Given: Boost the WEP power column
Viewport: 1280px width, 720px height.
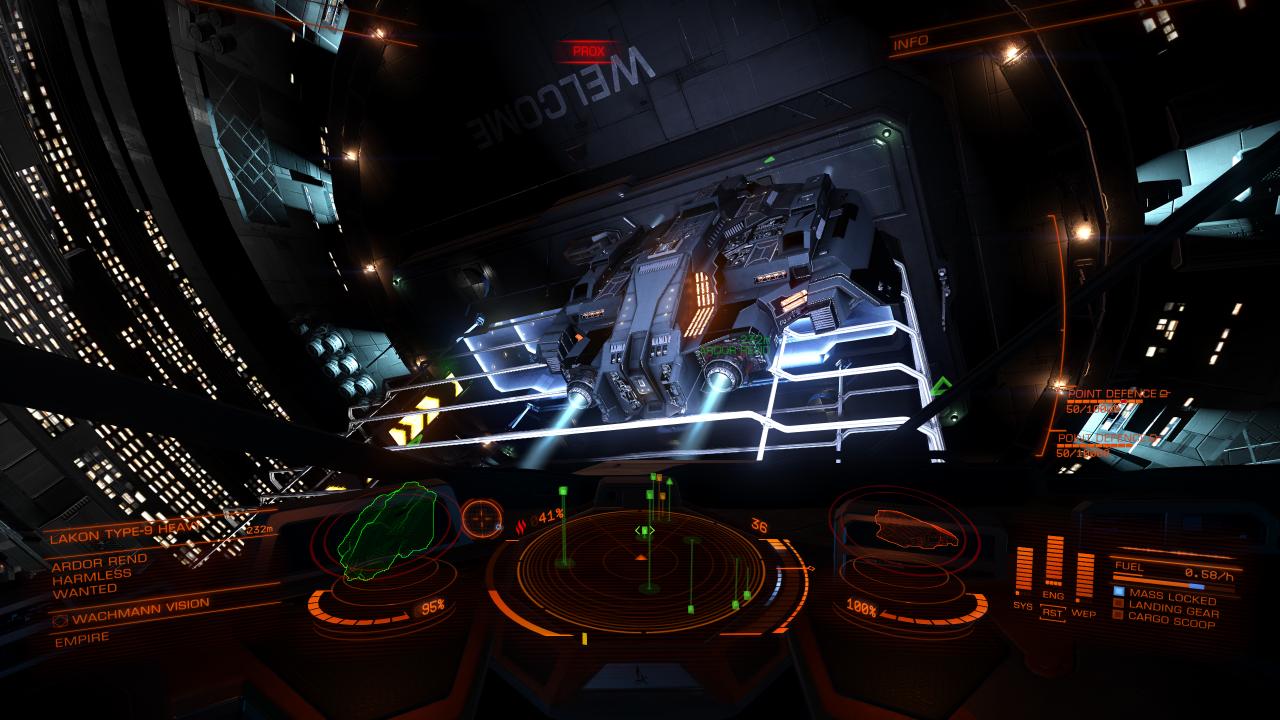Looking at the screenshot, I should [x=1084, y=574].
